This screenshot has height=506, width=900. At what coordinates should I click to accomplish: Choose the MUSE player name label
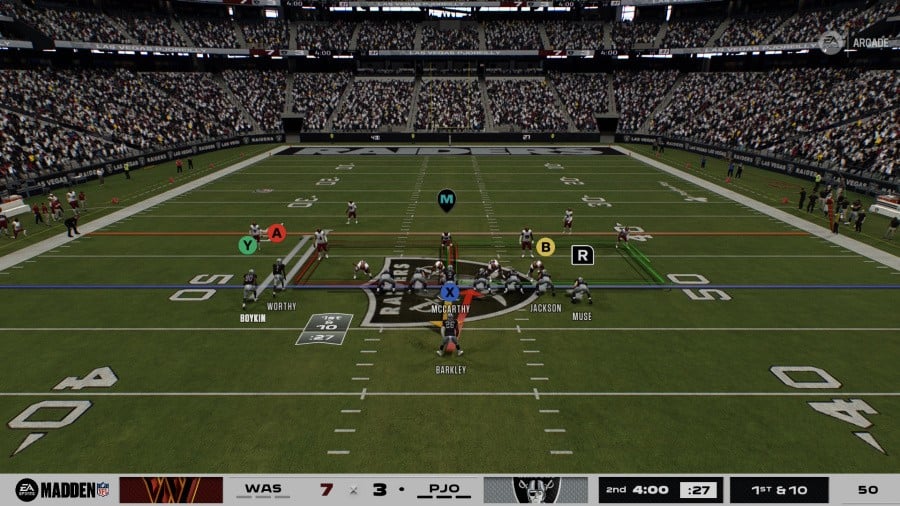(x=581, y=317)
